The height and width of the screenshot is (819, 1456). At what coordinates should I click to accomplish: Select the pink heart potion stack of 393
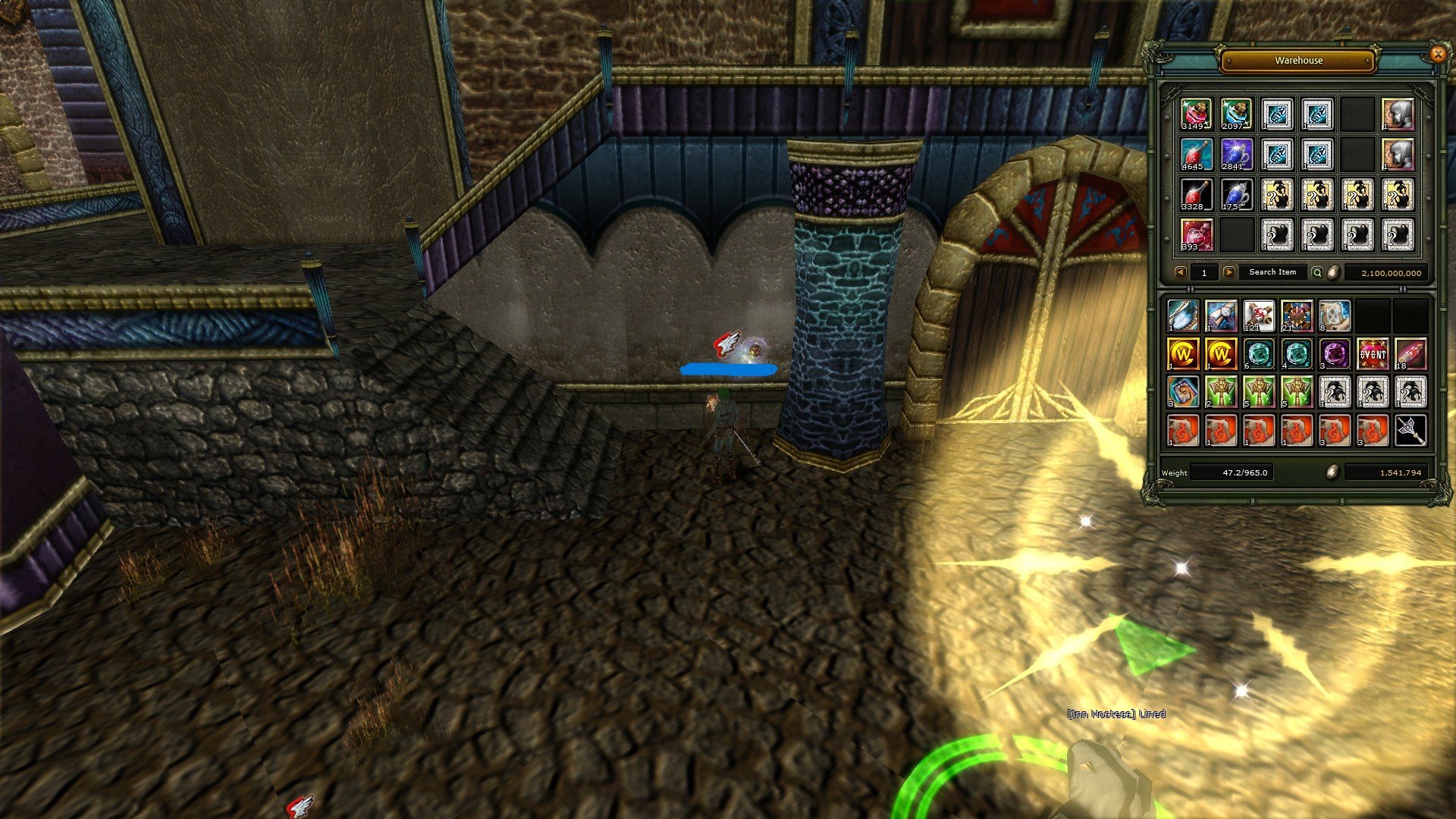[x=1196, y=234]
